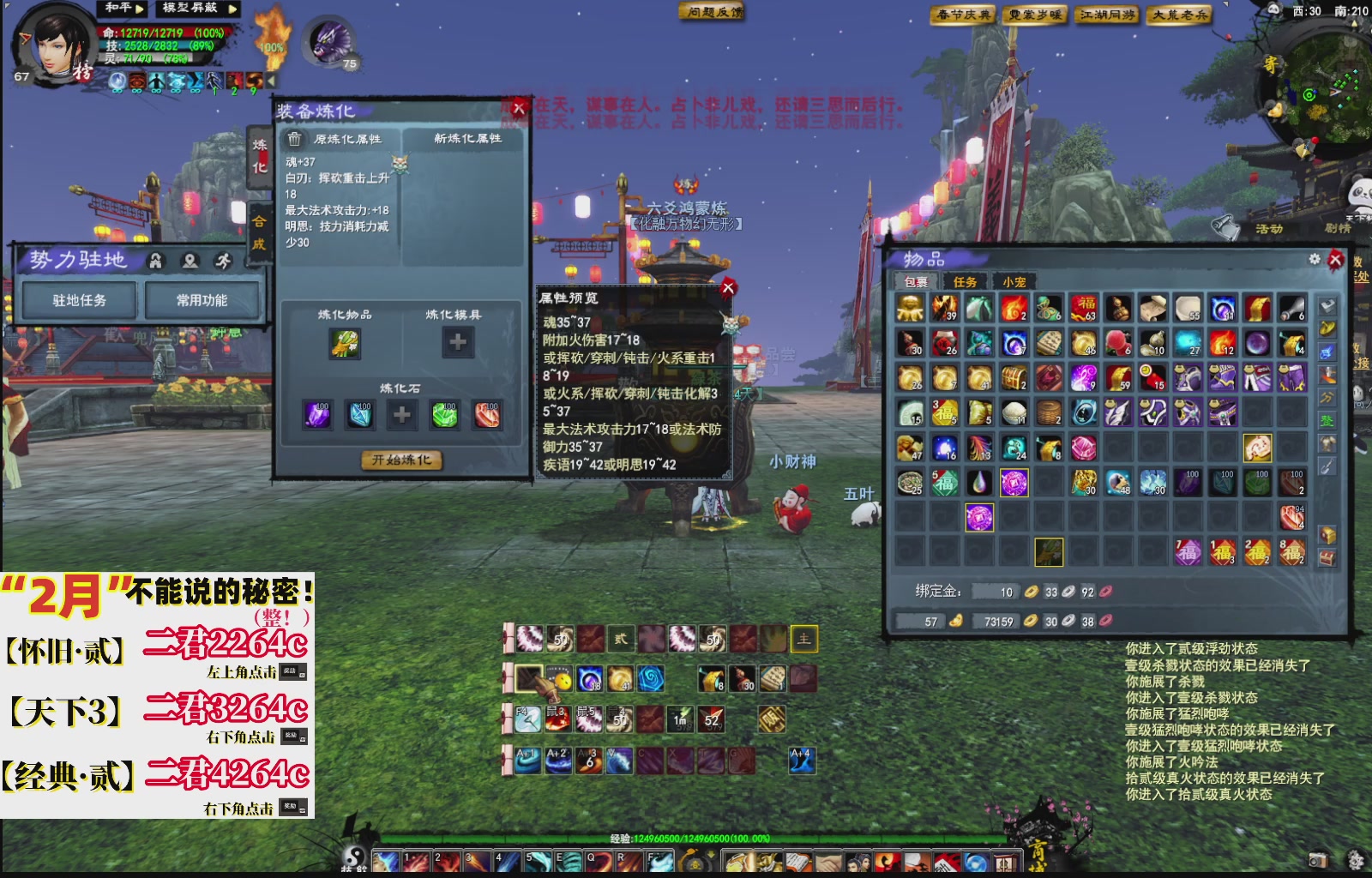This screenshot has width=1372, height=878.
Task: Select the 分 split-stack icon on the inventory sidebar
Action: (x=1326, y=397)
